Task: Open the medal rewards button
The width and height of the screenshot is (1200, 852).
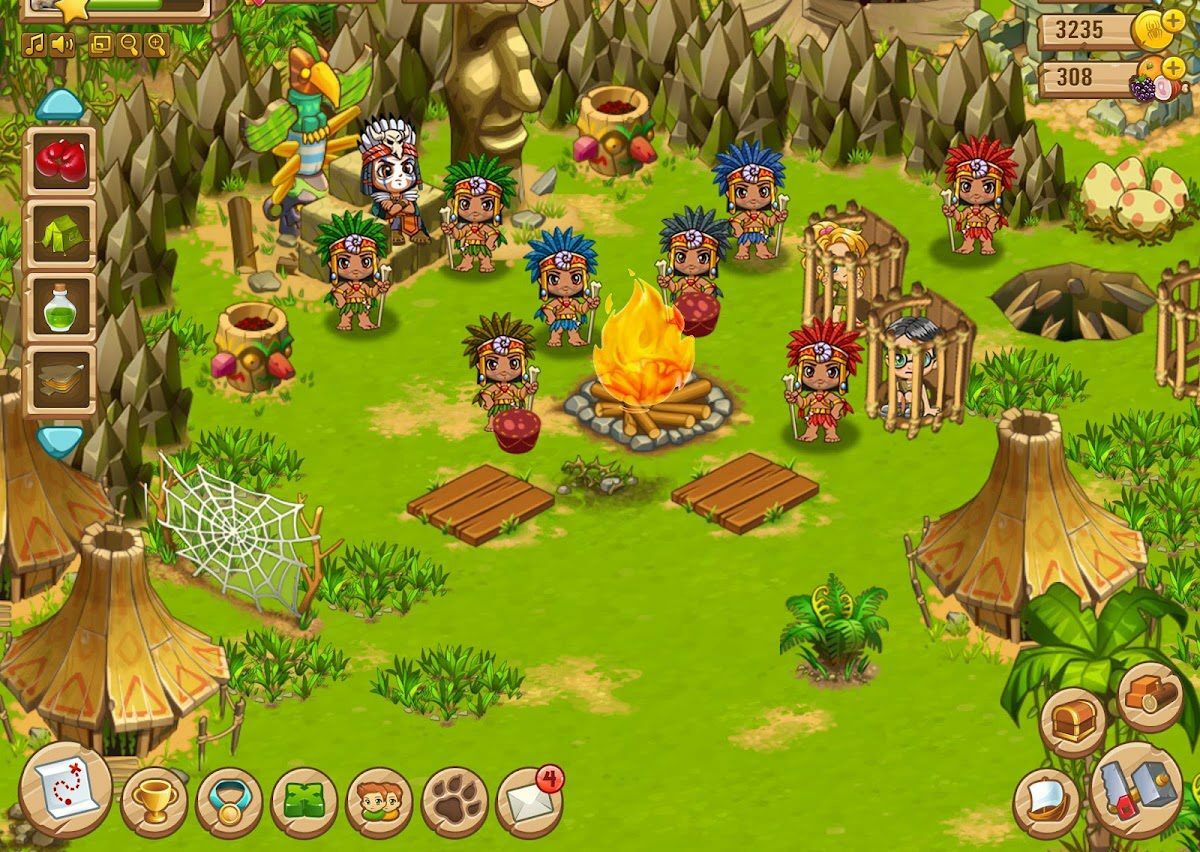Action: pyautogui.click(x=228, y=802)
